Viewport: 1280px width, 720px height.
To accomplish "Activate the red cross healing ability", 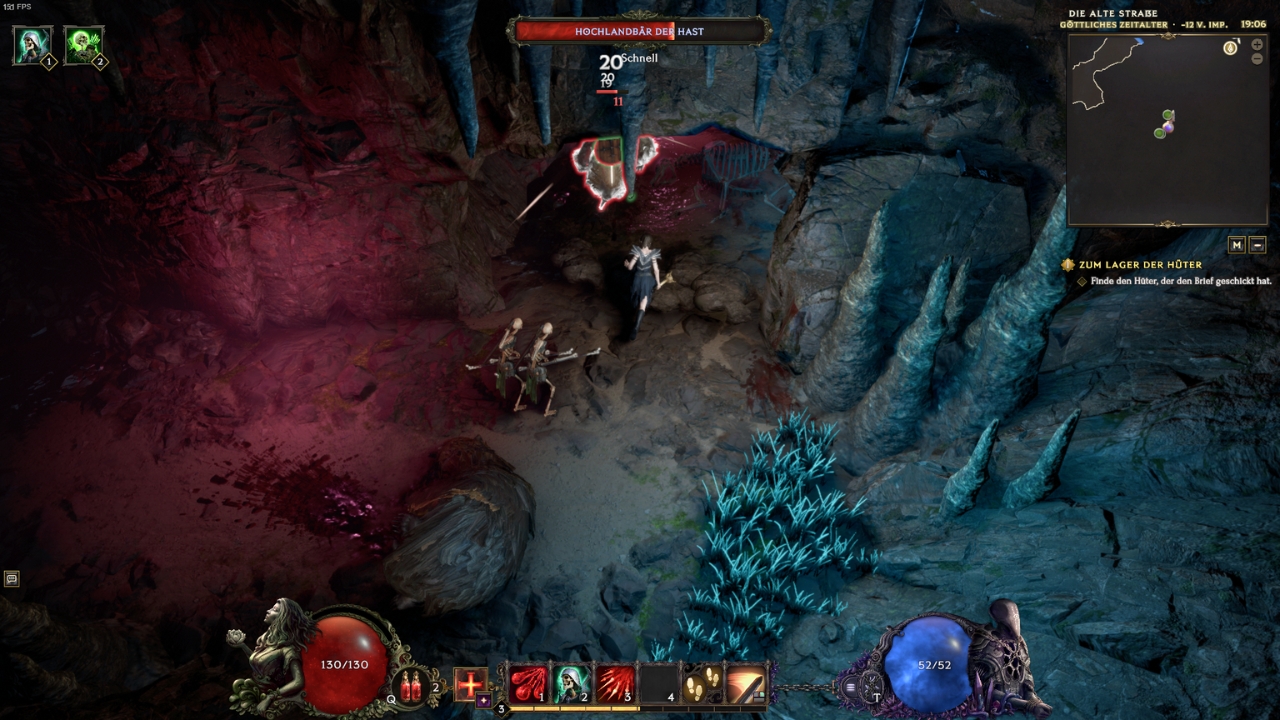I will click(470, 684).
